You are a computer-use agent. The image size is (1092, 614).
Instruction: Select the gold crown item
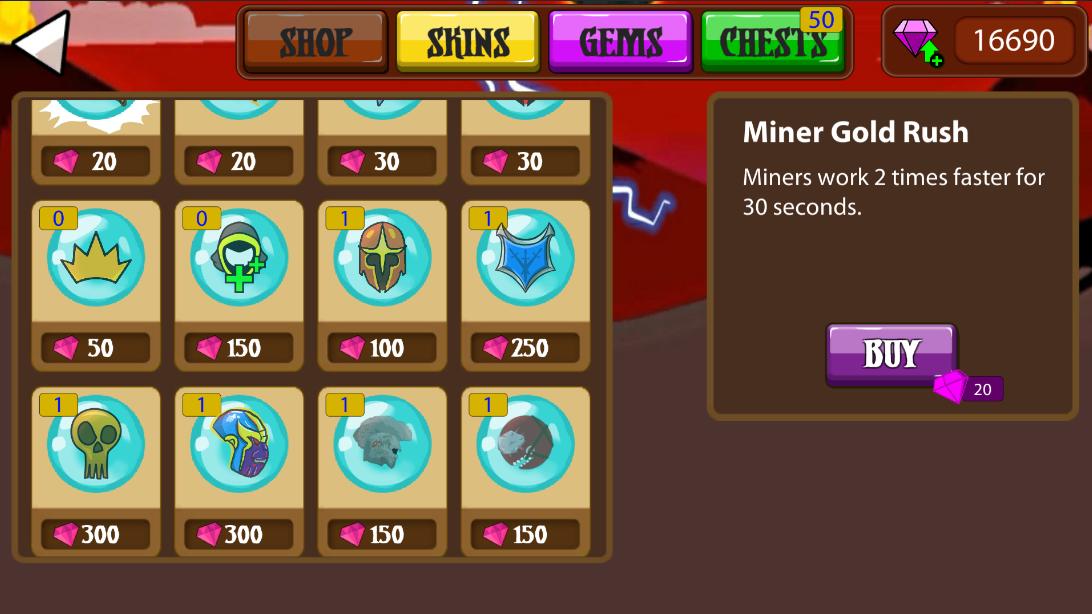coord(96,259)
